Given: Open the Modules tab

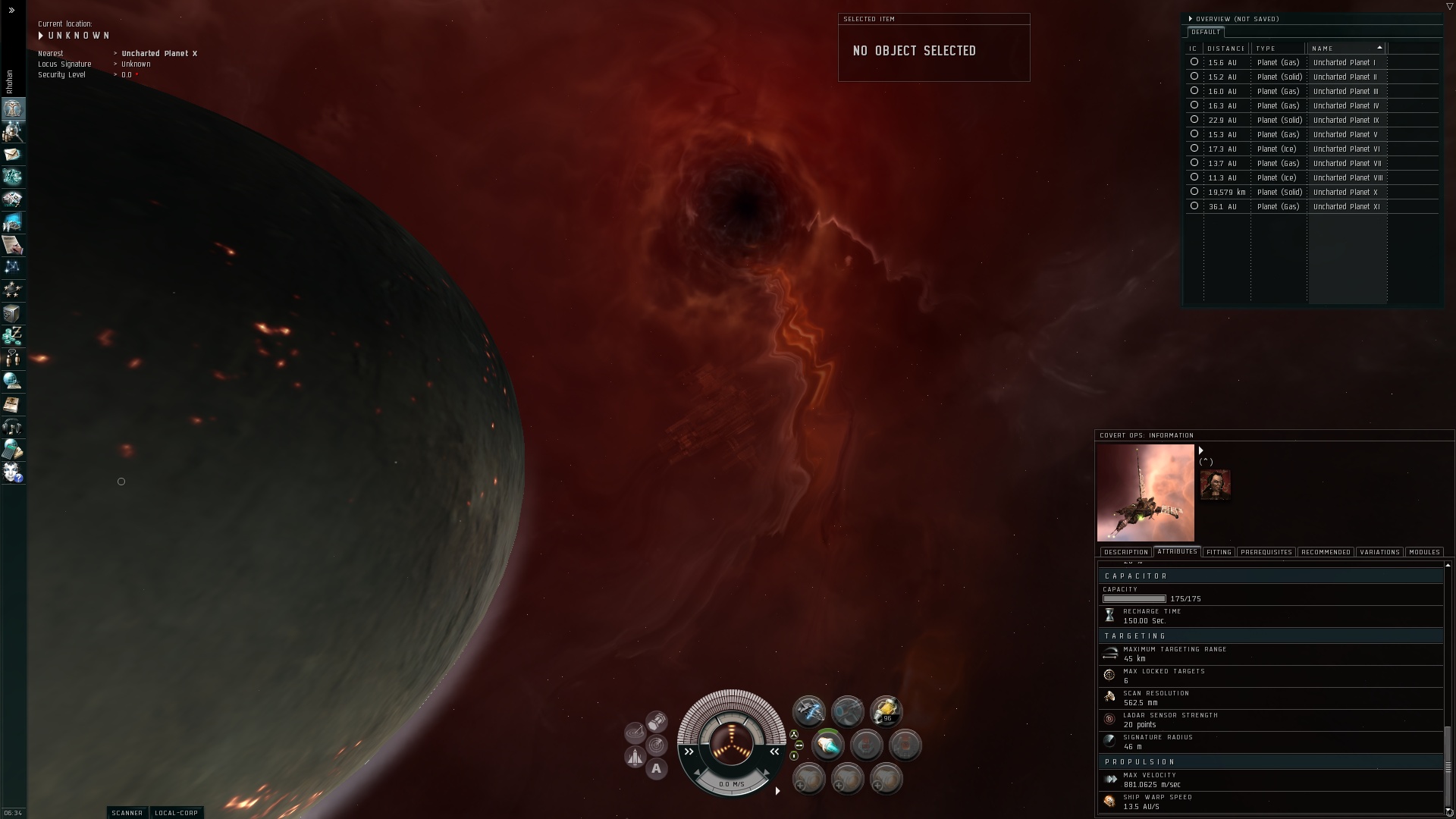Looking at the screenshot, I should coord(1423,552).
